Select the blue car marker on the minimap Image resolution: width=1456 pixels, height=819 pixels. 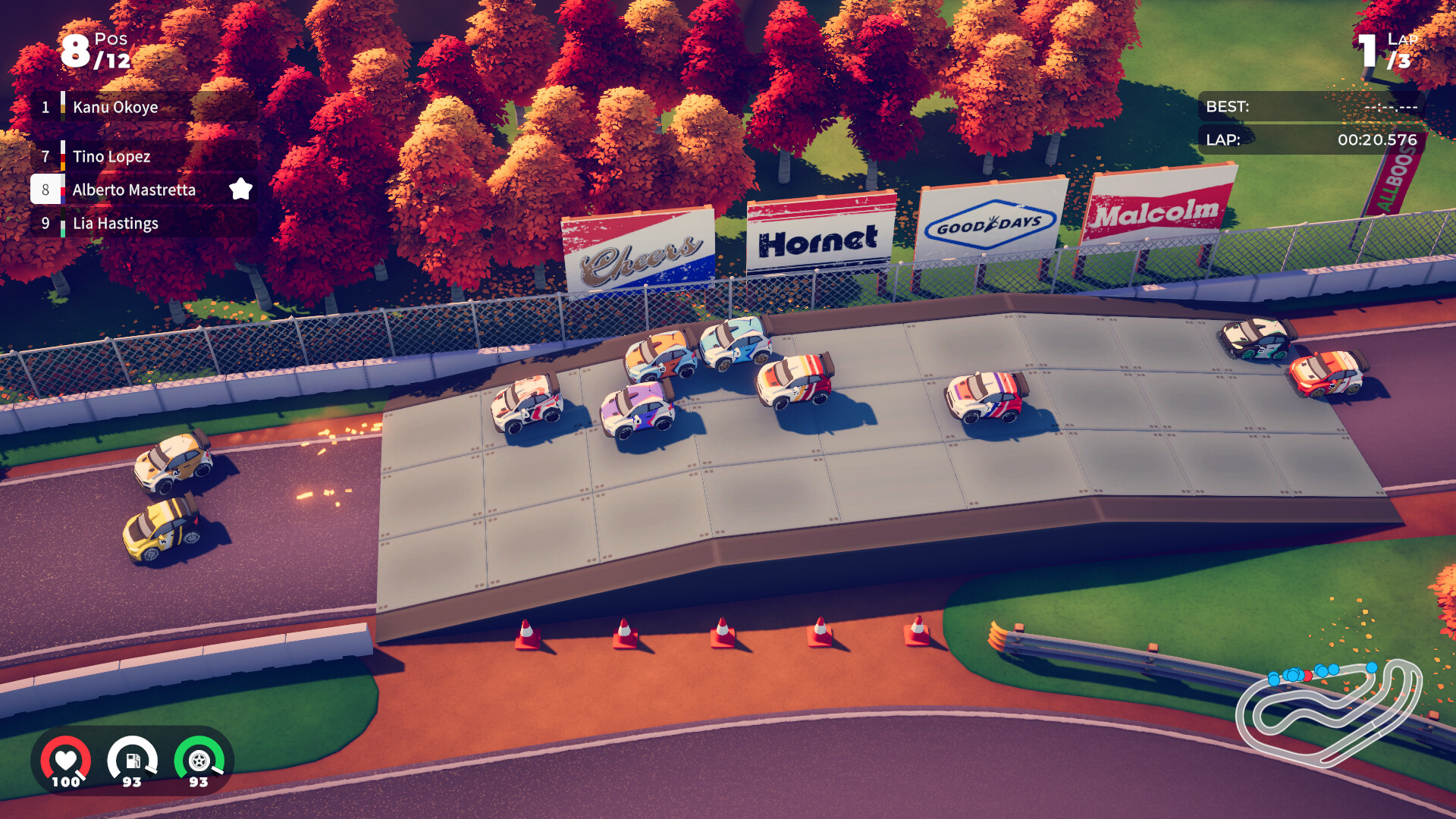[x=1372, y=667]
